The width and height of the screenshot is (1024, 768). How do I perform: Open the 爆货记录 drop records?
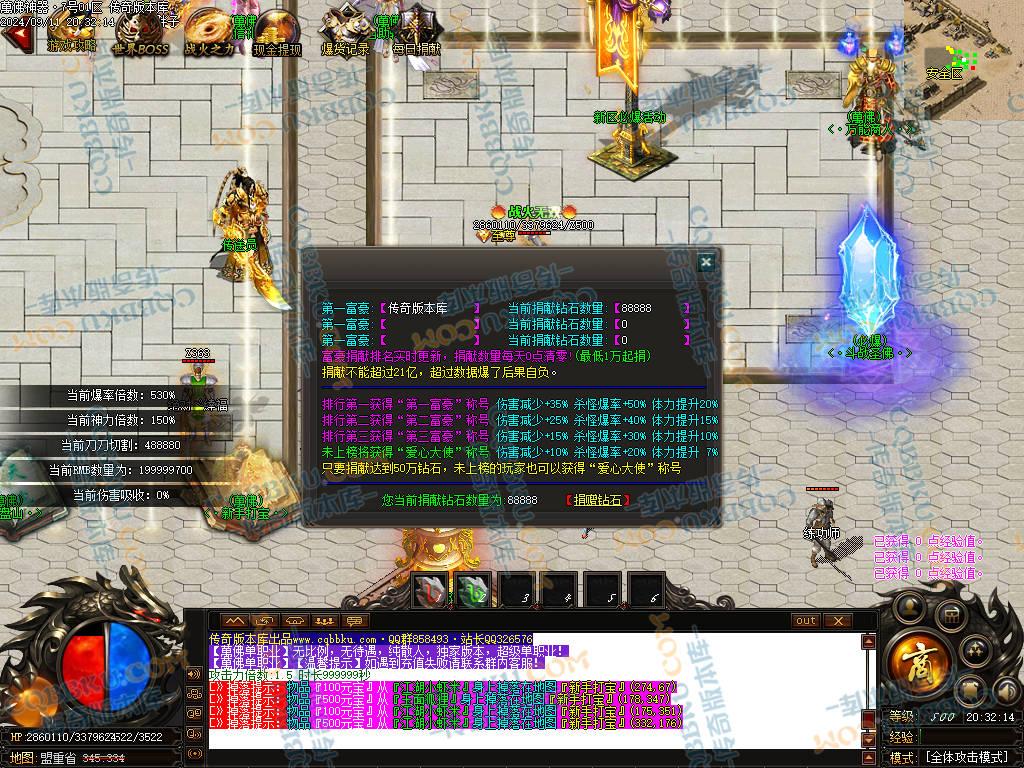(345, 32)
